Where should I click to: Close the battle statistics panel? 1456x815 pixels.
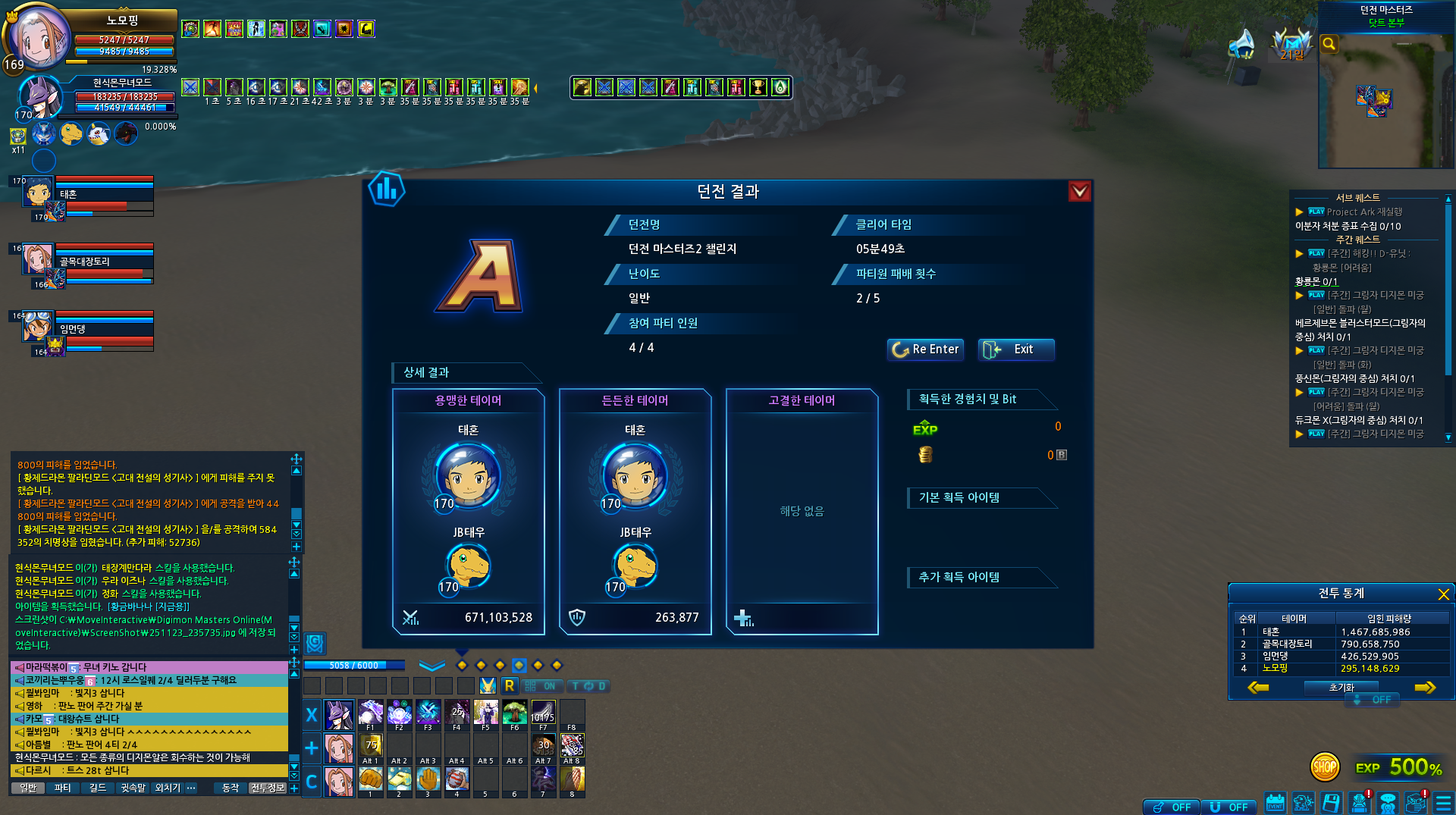1443,594
